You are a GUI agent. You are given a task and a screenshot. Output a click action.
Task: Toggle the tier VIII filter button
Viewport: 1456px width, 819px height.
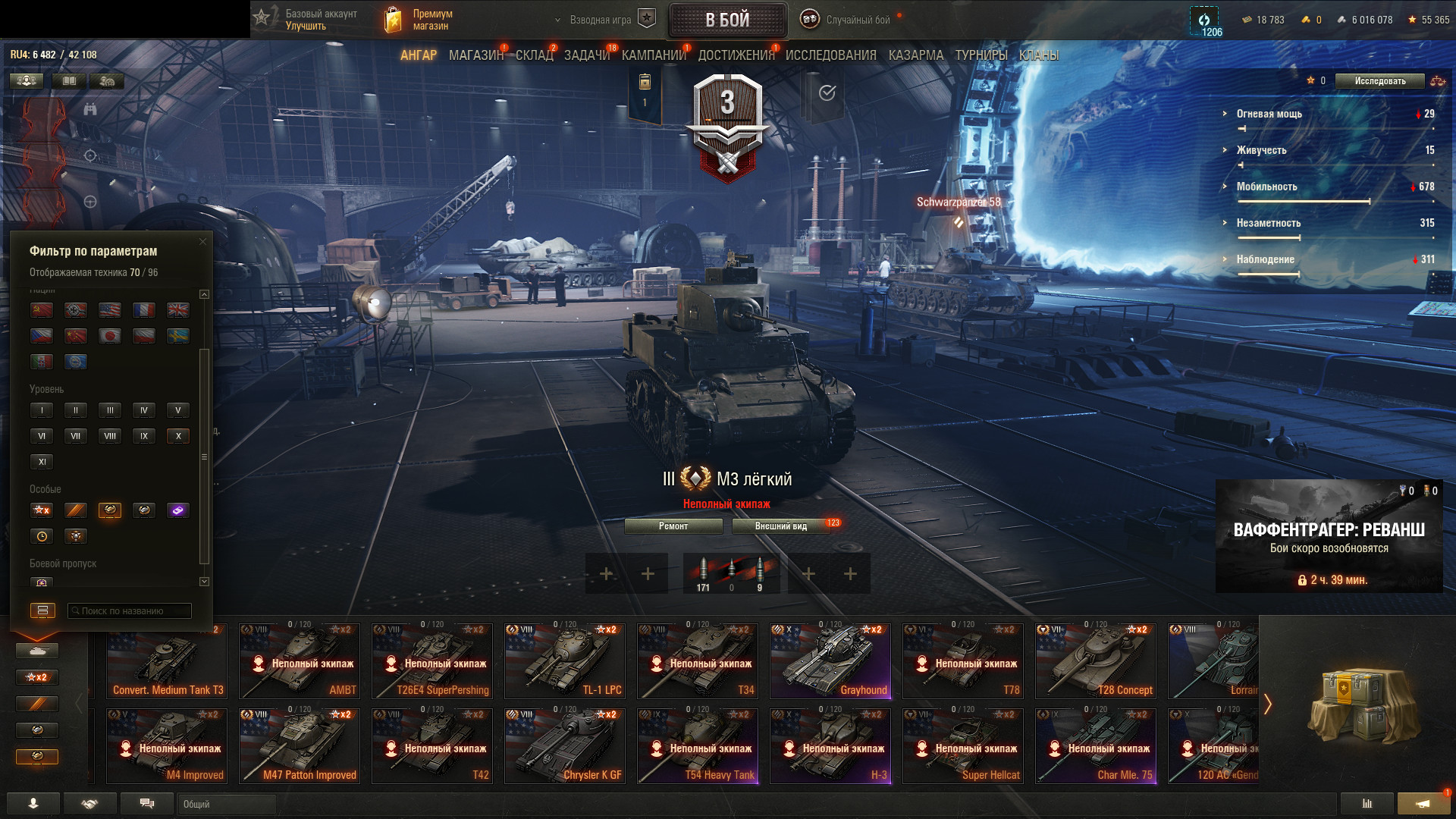pos(110,436)
